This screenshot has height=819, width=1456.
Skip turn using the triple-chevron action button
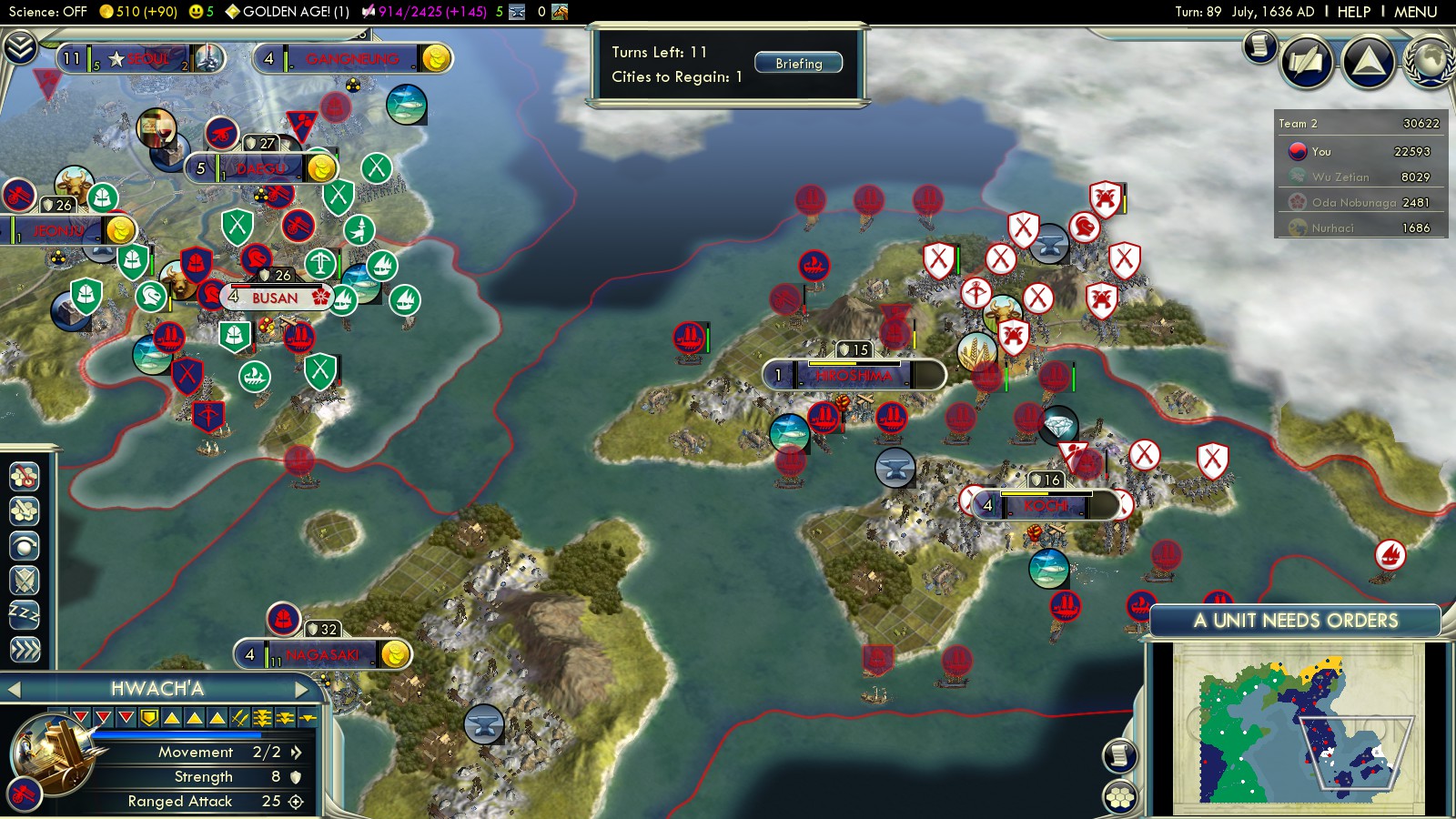click(x=25, y=649)
